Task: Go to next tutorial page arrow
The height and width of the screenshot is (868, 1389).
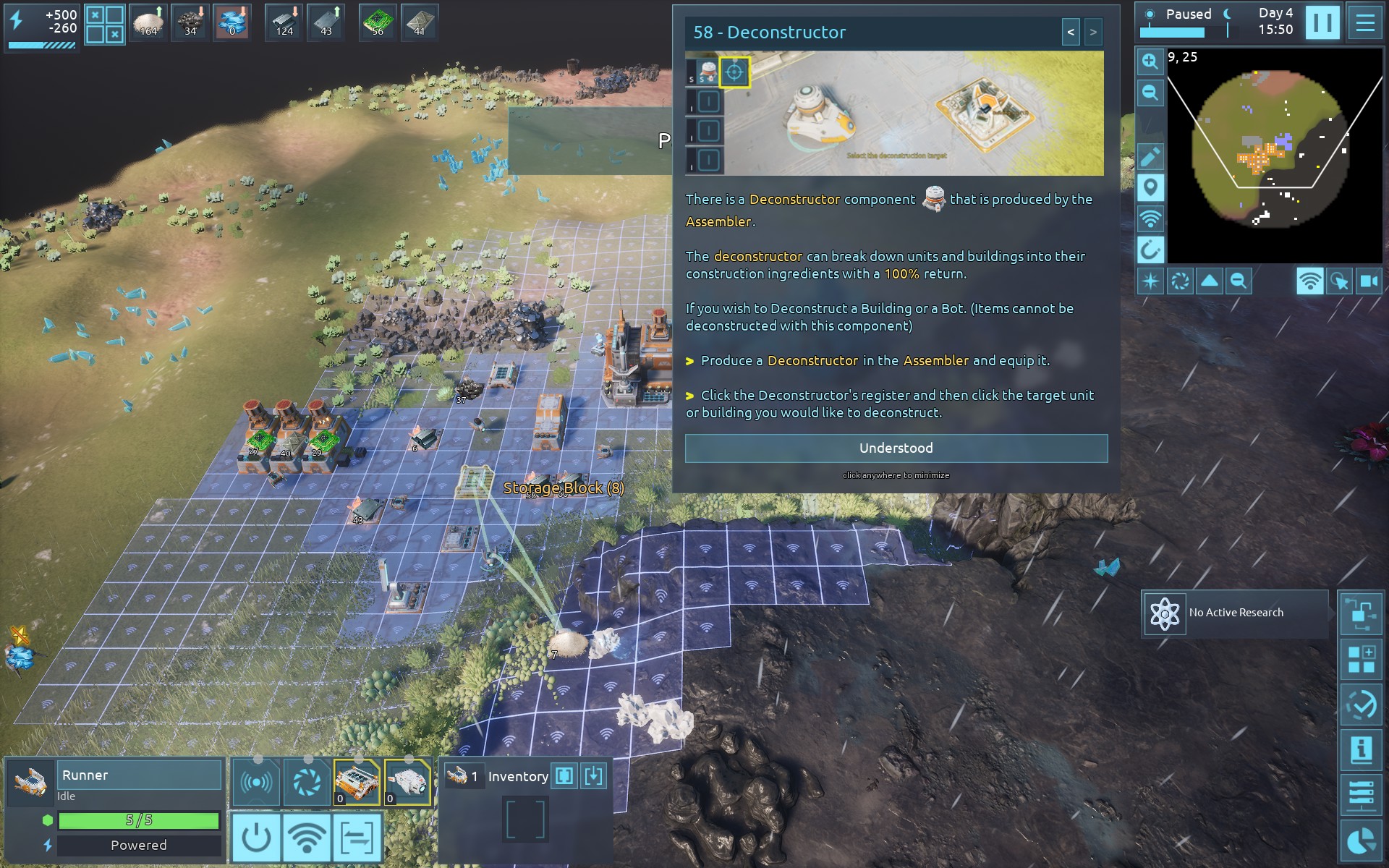Action: point(1093,33)
